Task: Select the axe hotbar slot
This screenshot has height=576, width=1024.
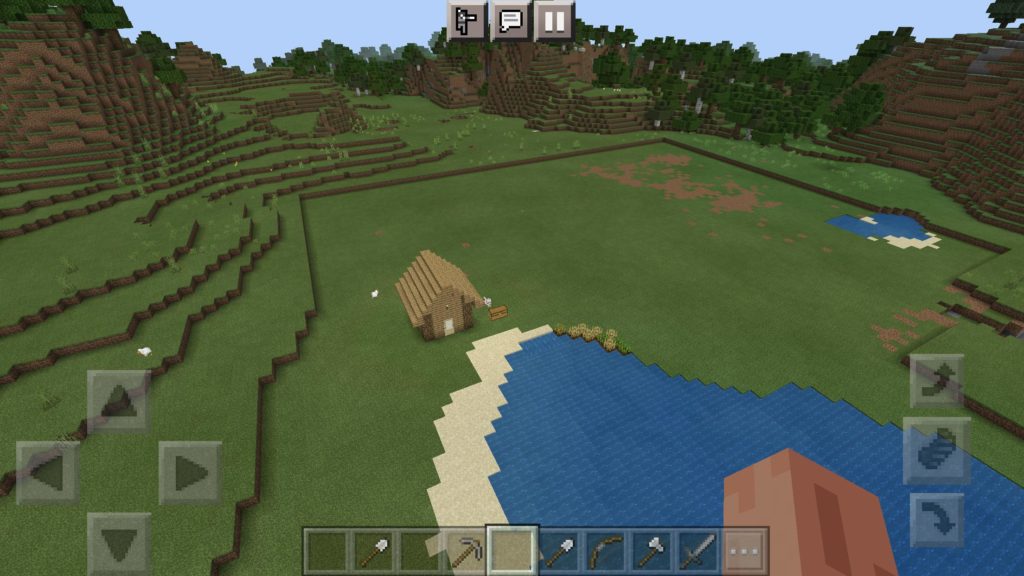Action: click(651, 550)
